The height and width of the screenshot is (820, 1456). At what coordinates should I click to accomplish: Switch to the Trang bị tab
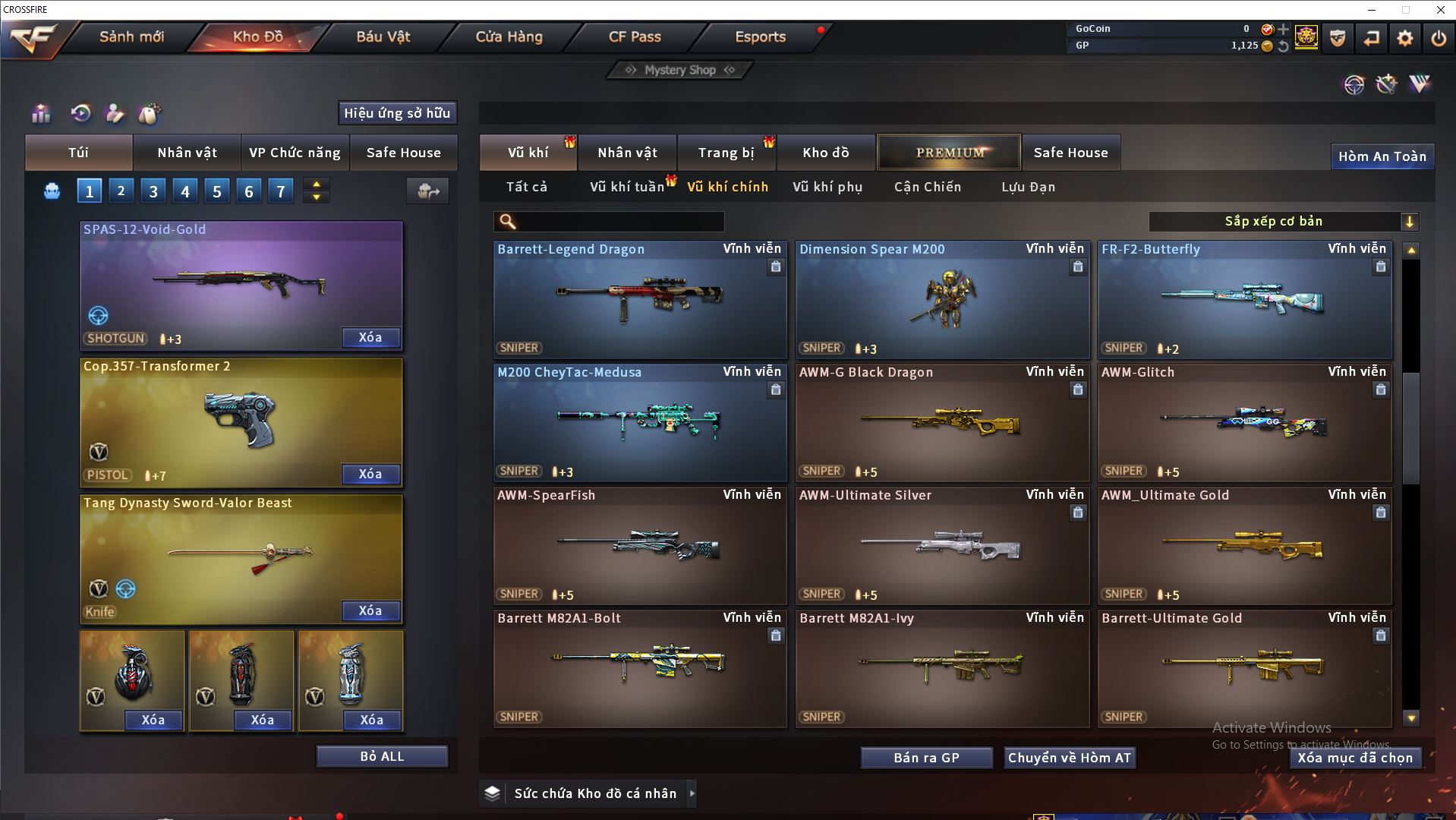[x=726, y=153]
